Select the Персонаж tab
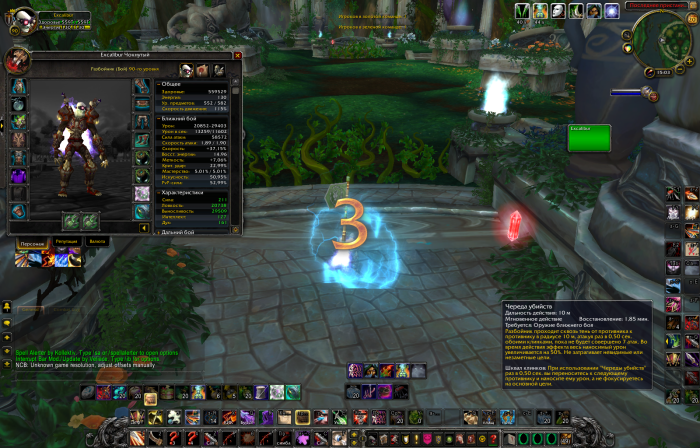This screenshot has height=448, width=700. coord(33,242)
